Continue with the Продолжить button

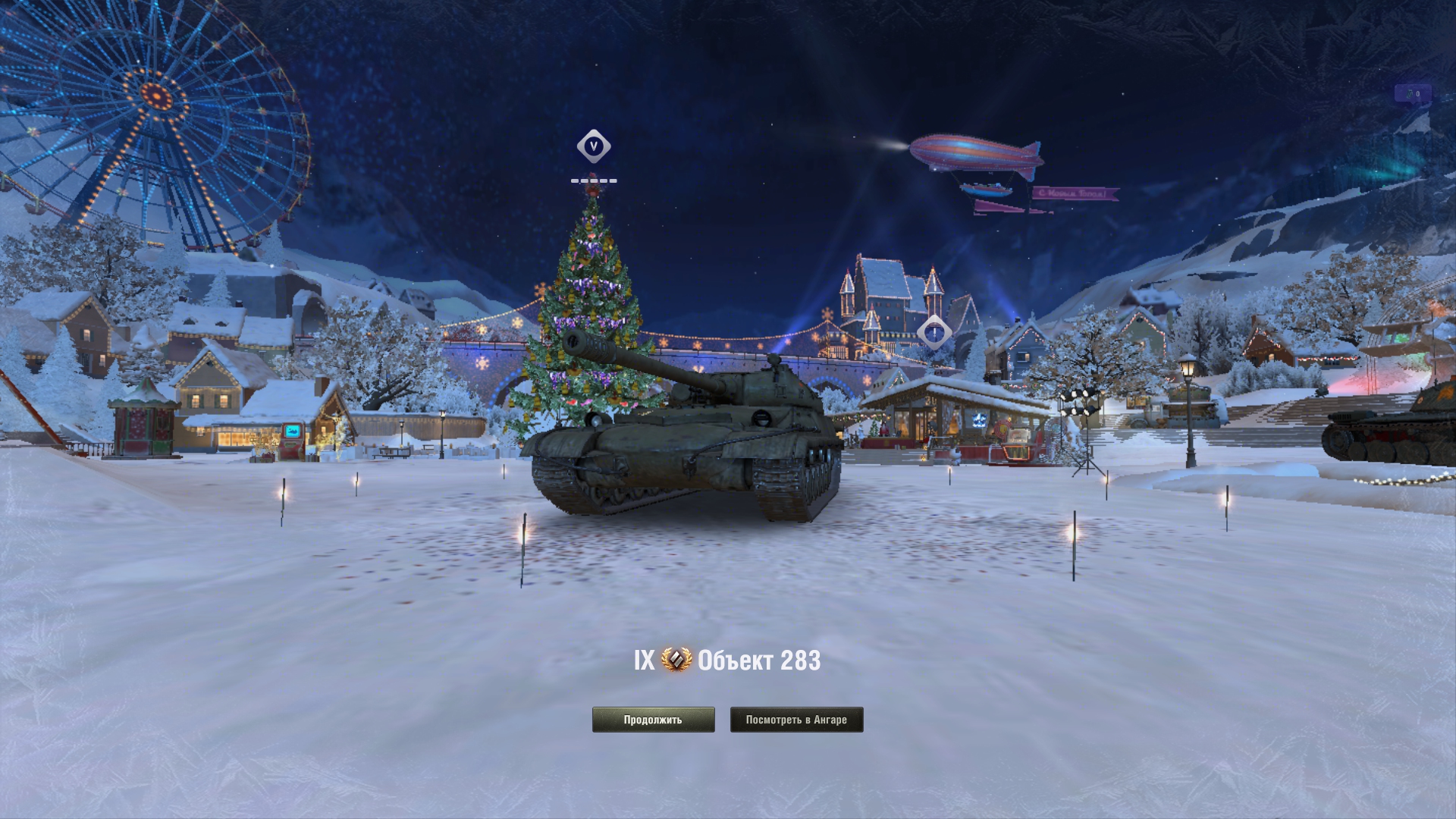[653, 720]
